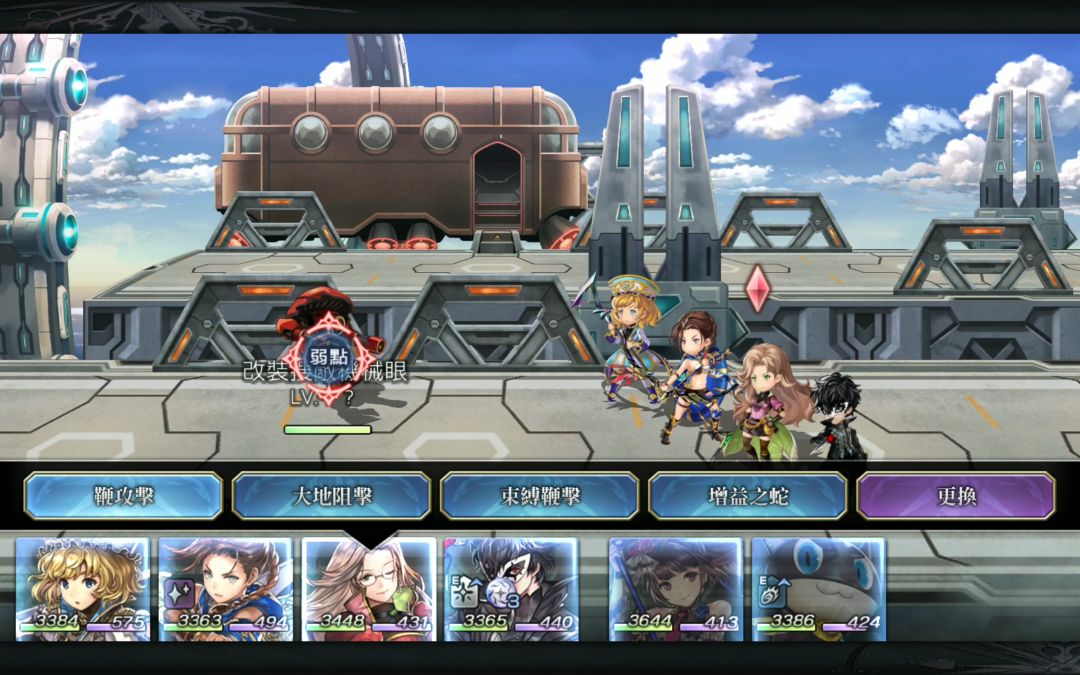Select the masked Joker portrait
Viewport: 1080px width, 675px height.
click(x=511, y=588)
